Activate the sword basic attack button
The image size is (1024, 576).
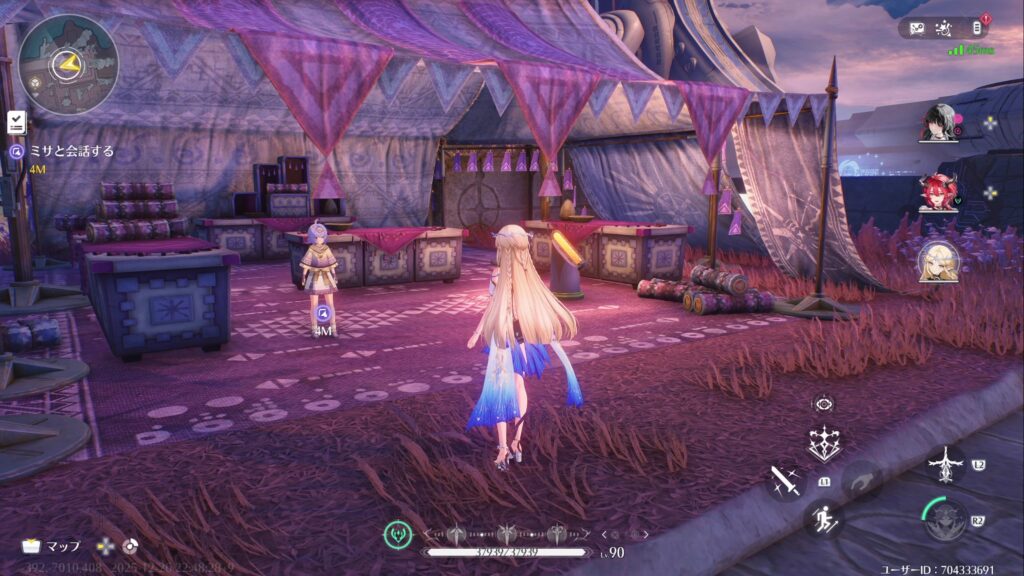(785, 482)
